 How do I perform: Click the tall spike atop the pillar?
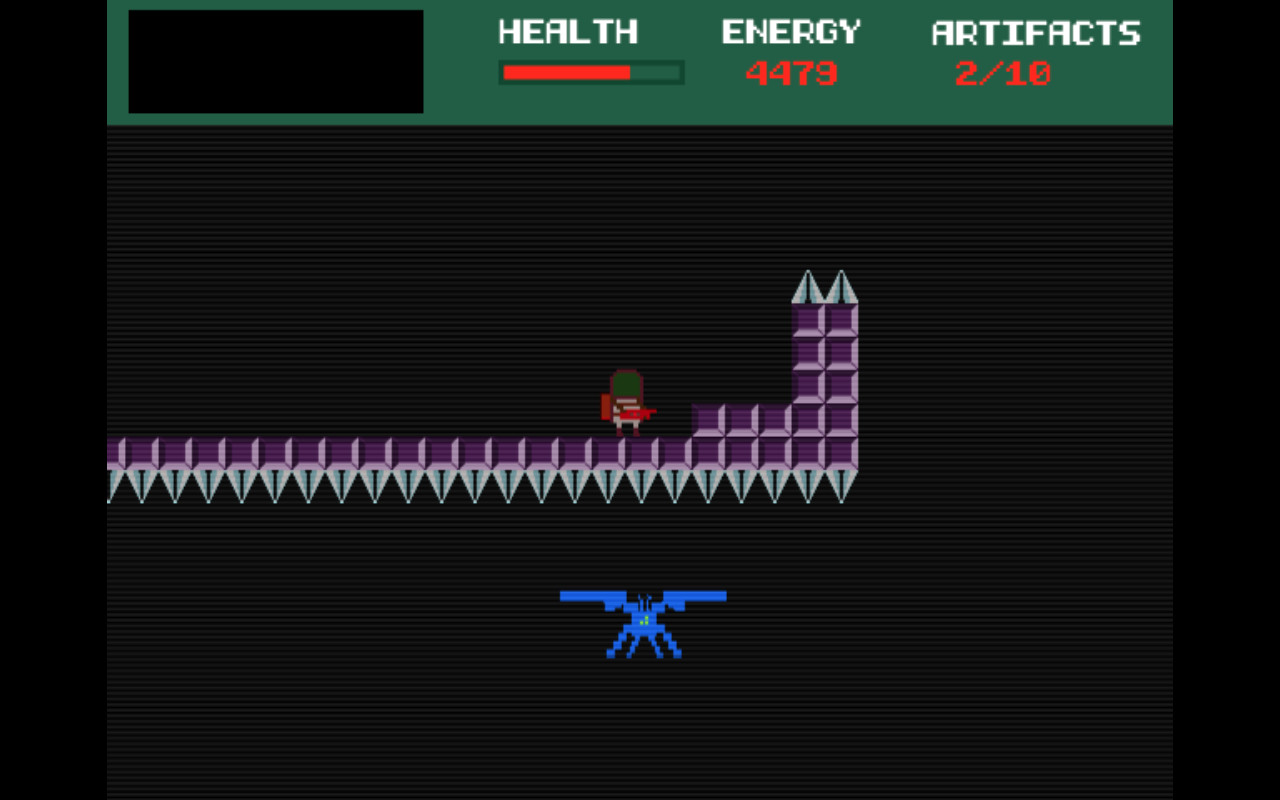810,285
